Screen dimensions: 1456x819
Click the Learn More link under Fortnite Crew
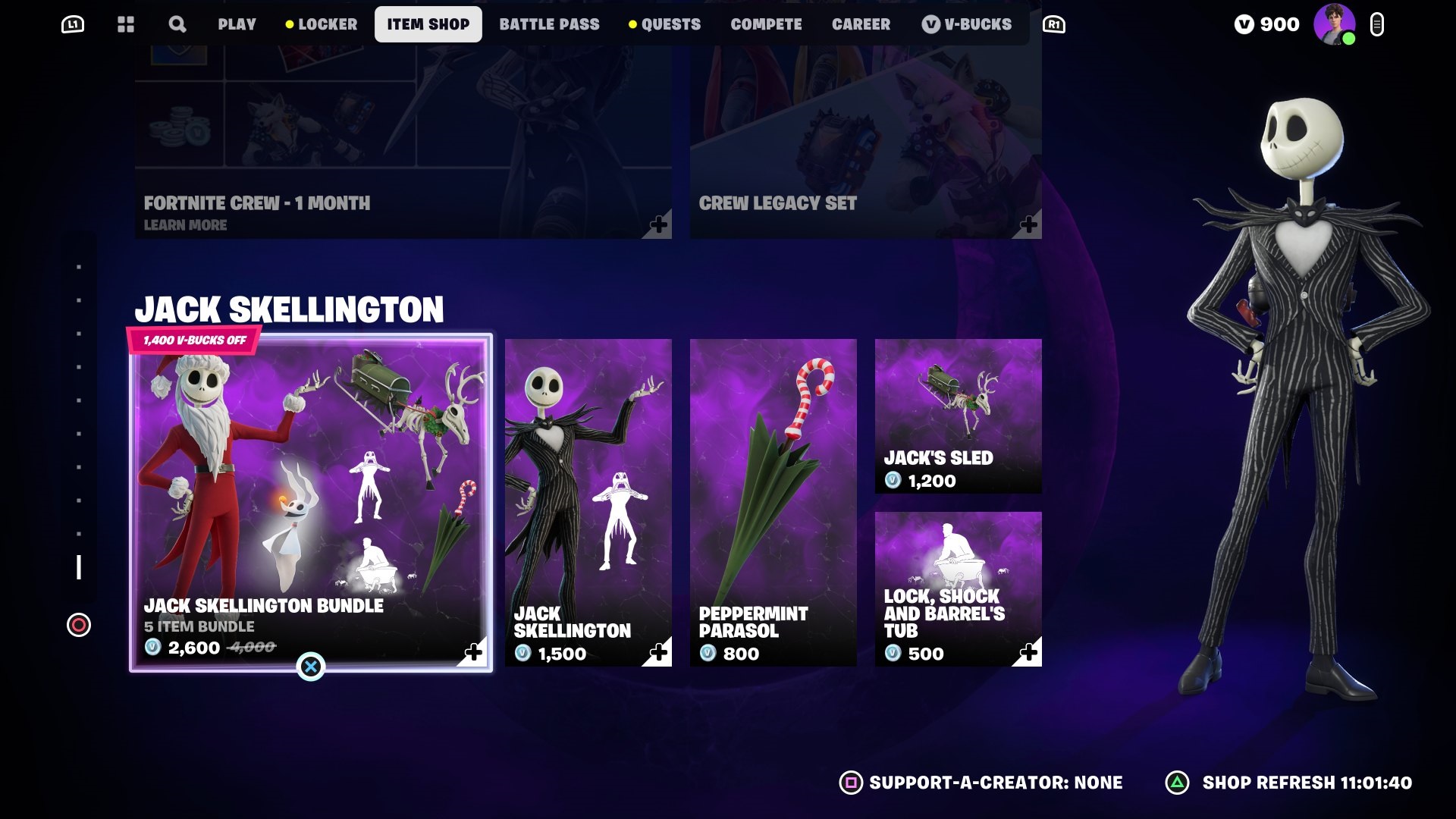click(x=185, y=224)
